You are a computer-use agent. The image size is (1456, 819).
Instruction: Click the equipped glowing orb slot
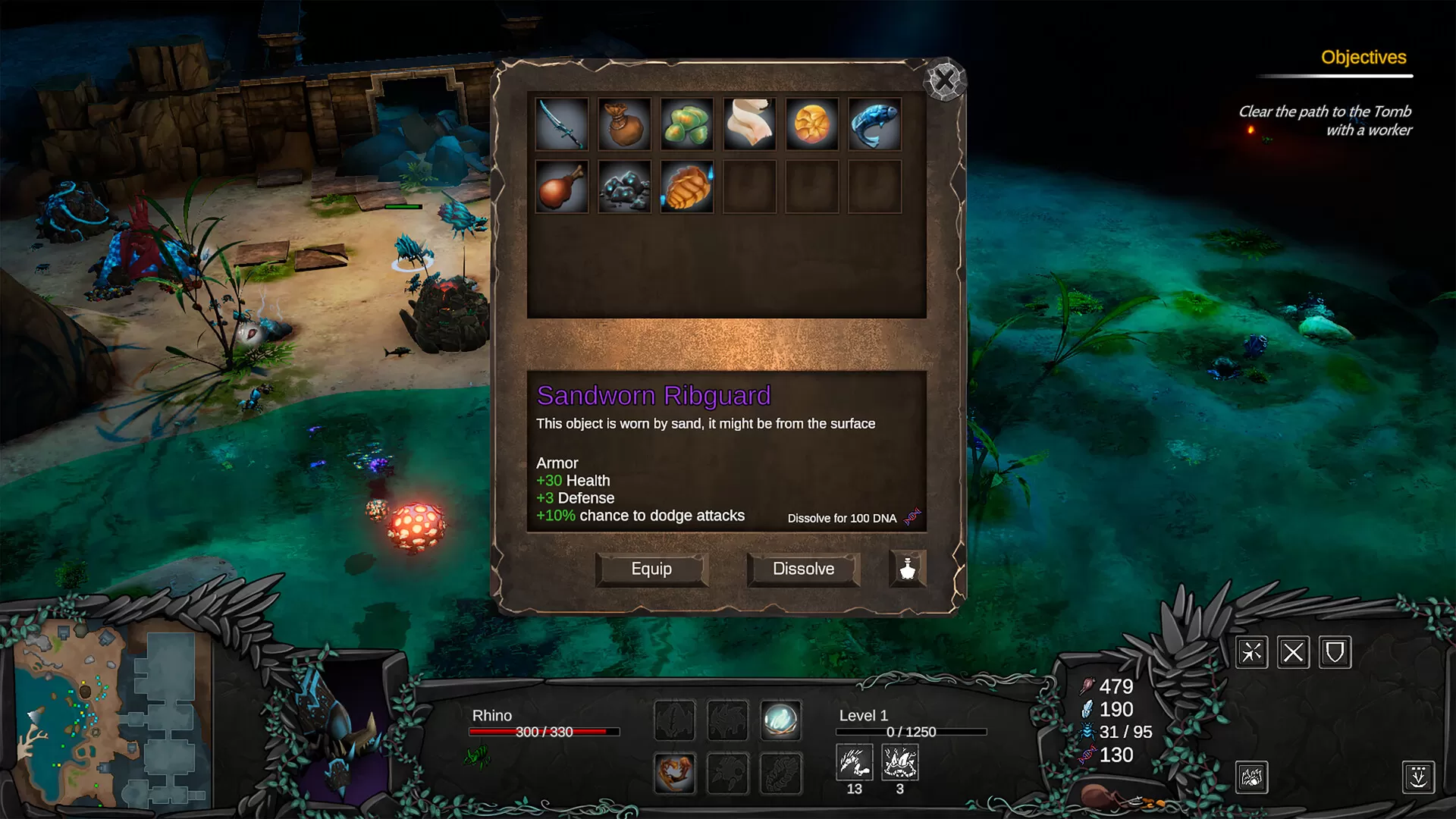(780, 720)
